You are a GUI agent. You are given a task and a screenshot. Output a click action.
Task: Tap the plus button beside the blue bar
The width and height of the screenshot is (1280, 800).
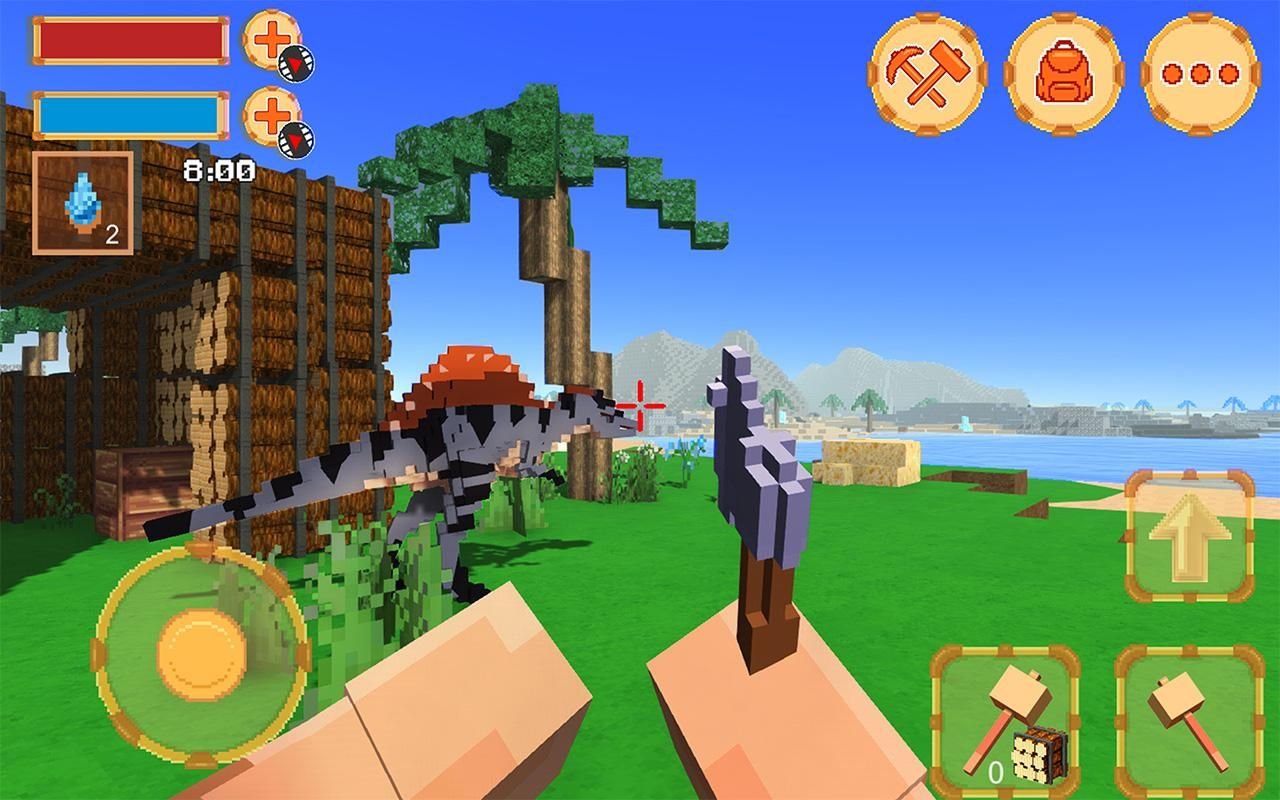272,117
